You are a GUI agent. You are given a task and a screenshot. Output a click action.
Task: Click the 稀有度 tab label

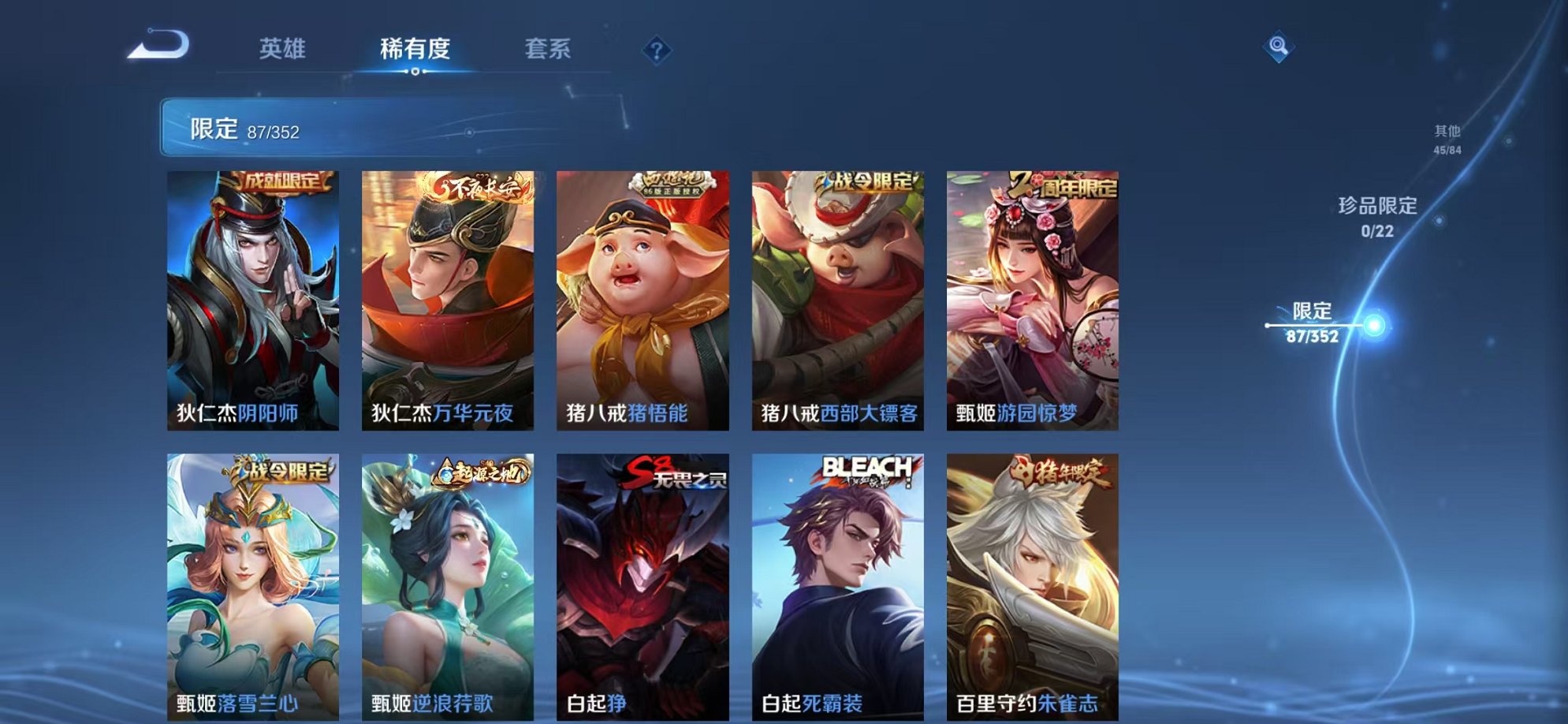(417, 49)
